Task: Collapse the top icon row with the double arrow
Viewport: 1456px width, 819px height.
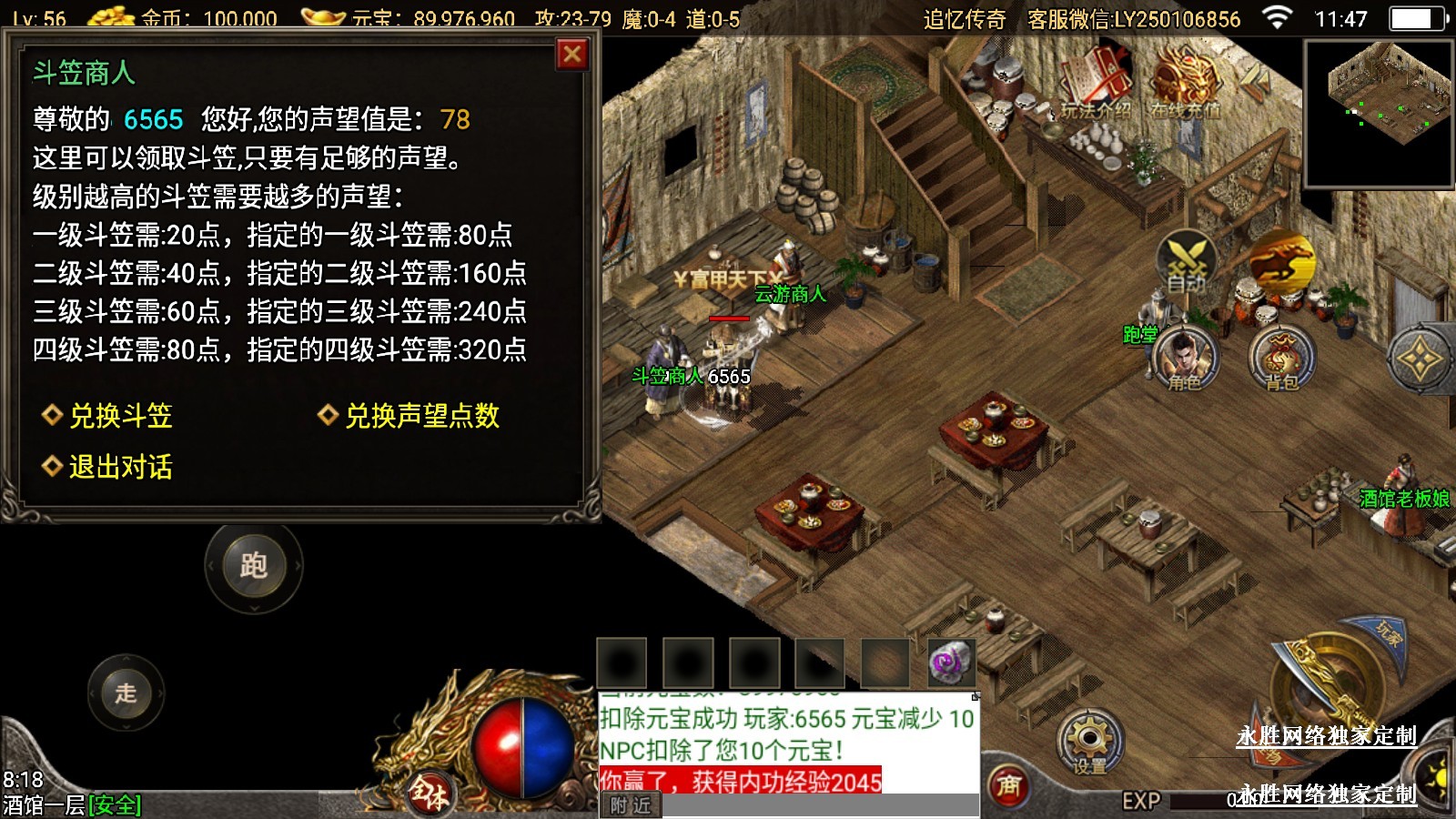Action: point(1254,79)
